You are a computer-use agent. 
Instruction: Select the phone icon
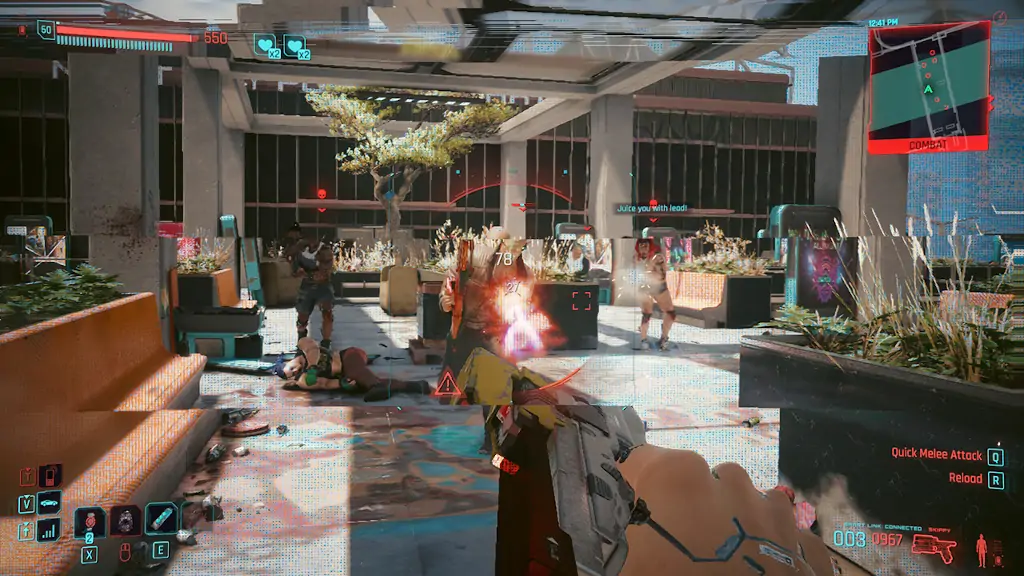click(x=49, y=475)
